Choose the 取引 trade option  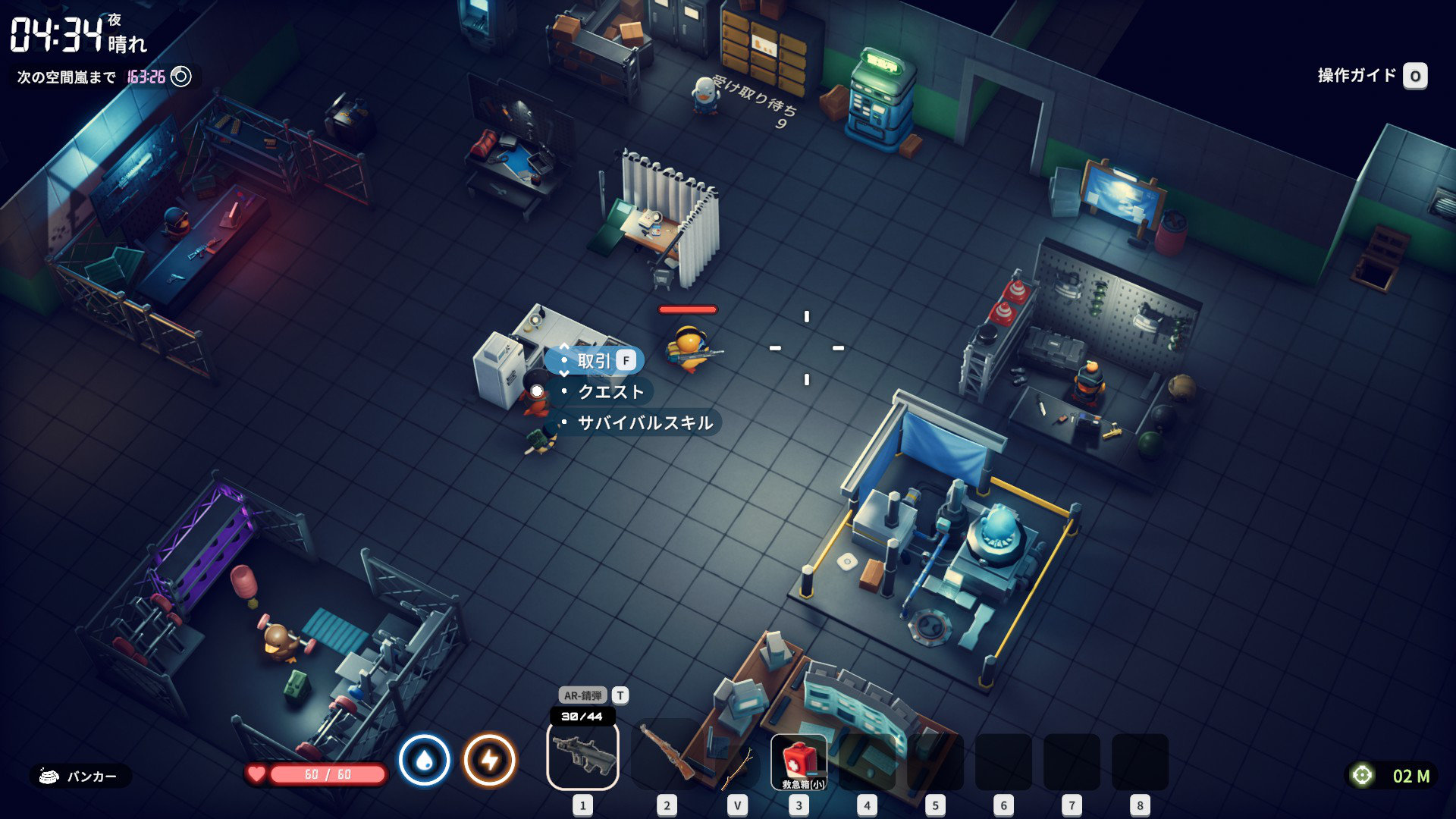click(595, 361)
